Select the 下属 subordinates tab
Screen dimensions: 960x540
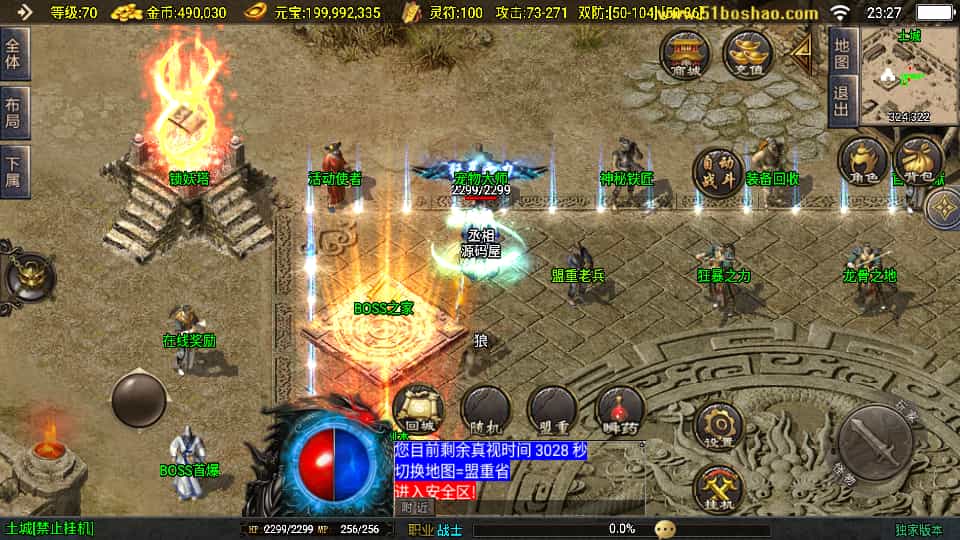tap(15, 168)
